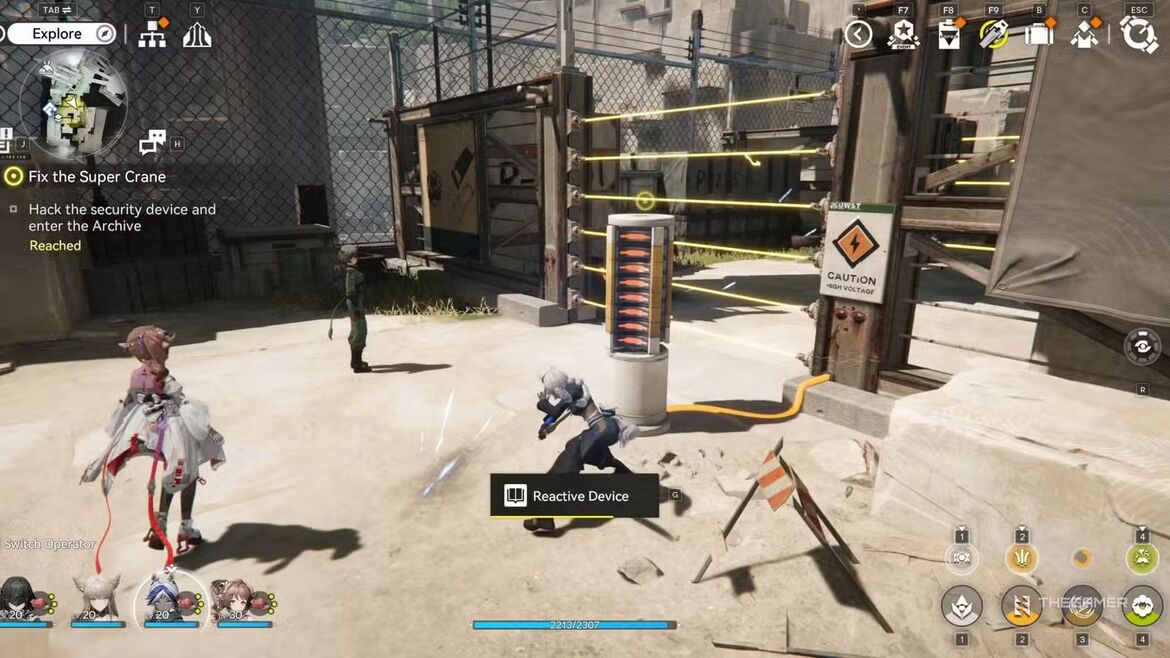The height and width of the screenshot is (658, 1170).
Task: Open the hierarchy tree icon menu
Action: tap(152, 35)
